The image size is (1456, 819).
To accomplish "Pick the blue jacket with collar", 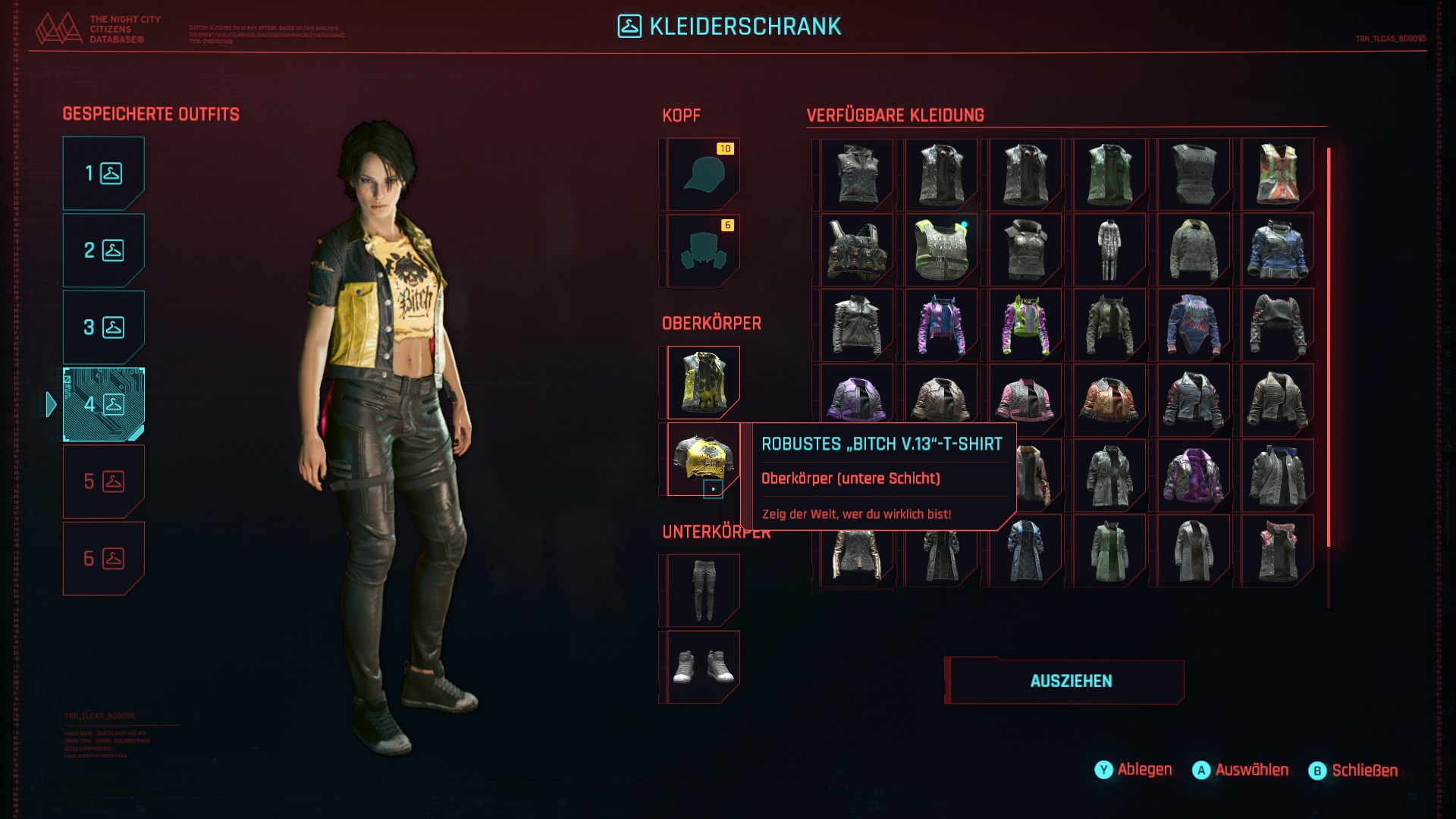I will point(1277,250).
